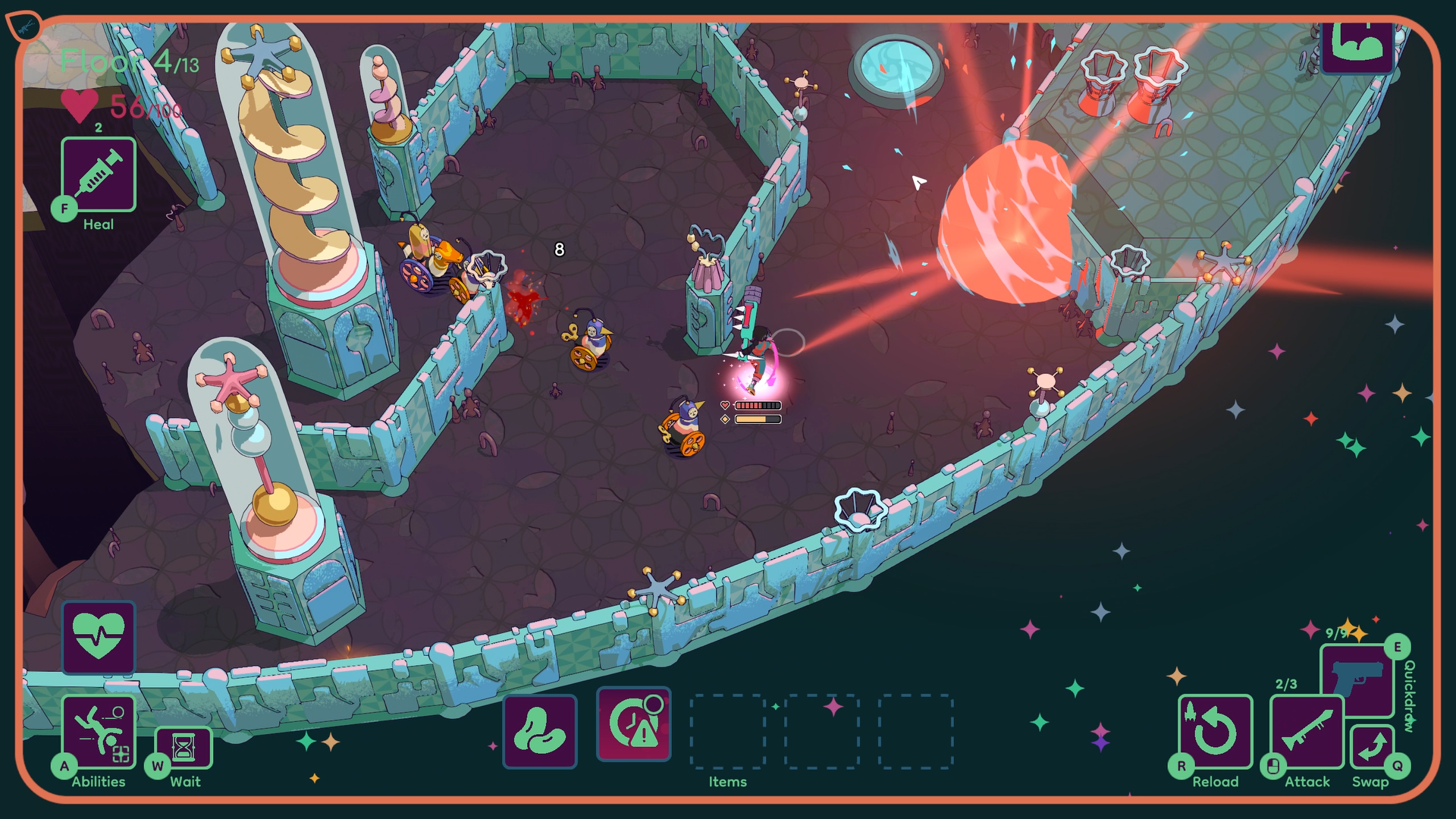1456x819 pixels.
Task: Select the Wait hourglass action
Action: (x=184, y=748)
